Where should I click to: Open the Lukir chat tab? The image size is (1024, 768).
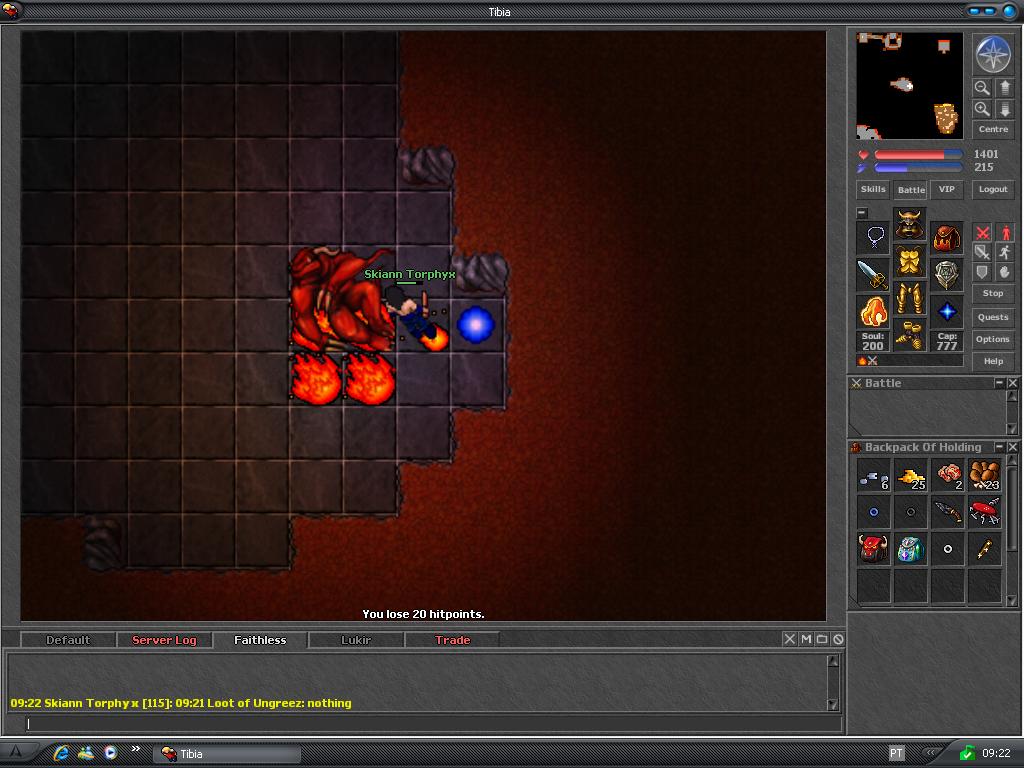[x=356, y=640]
